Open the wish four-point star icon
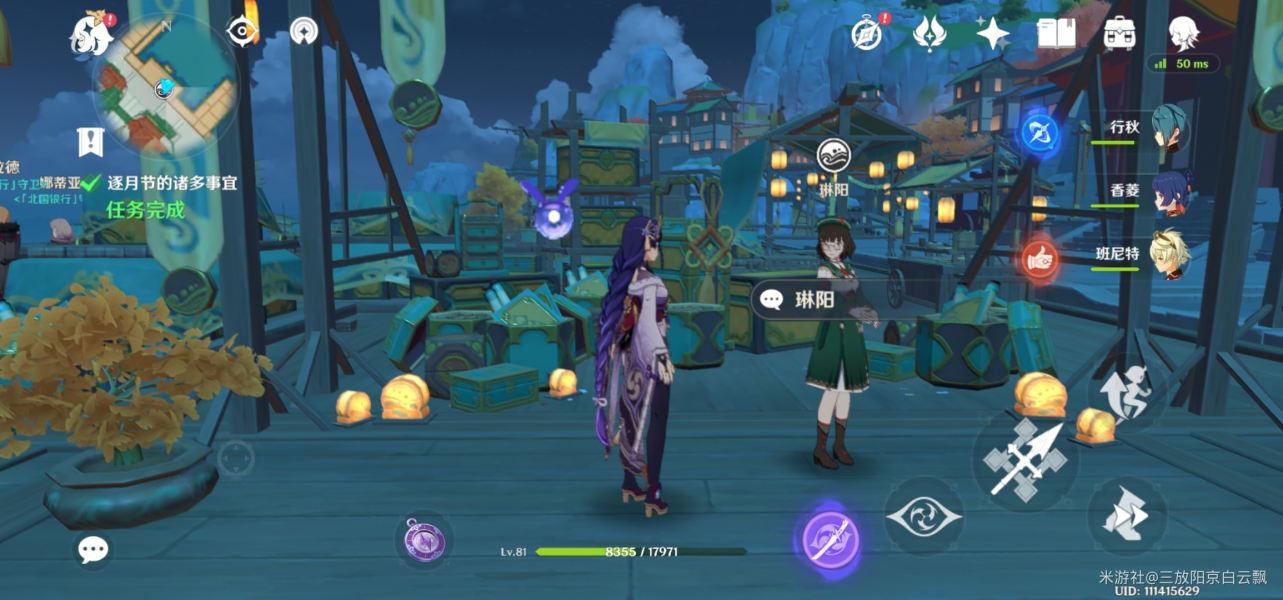 (992, 34)
